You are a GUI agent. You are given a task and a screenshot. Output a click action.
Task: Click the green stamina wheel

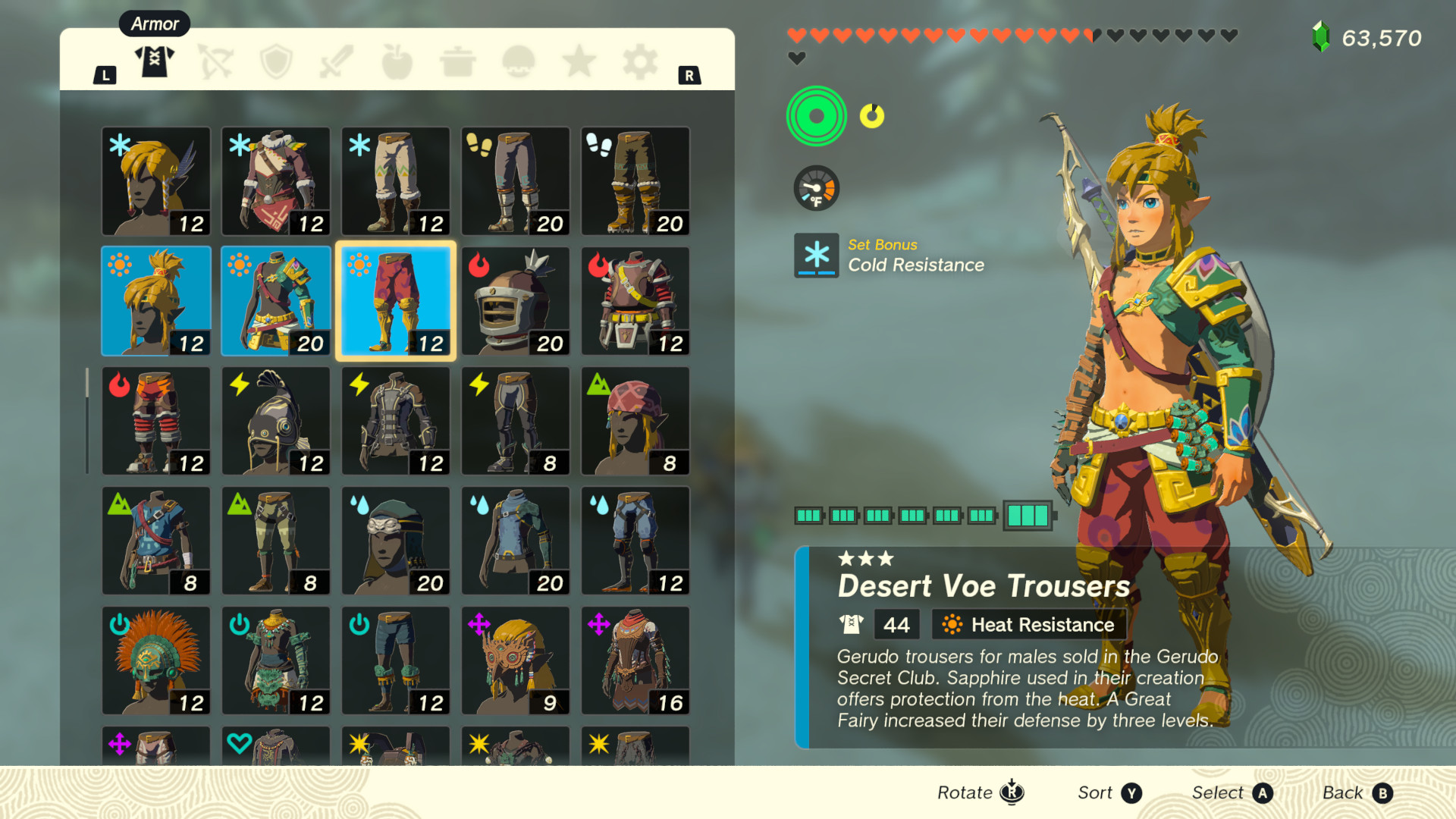pos(816,115)
